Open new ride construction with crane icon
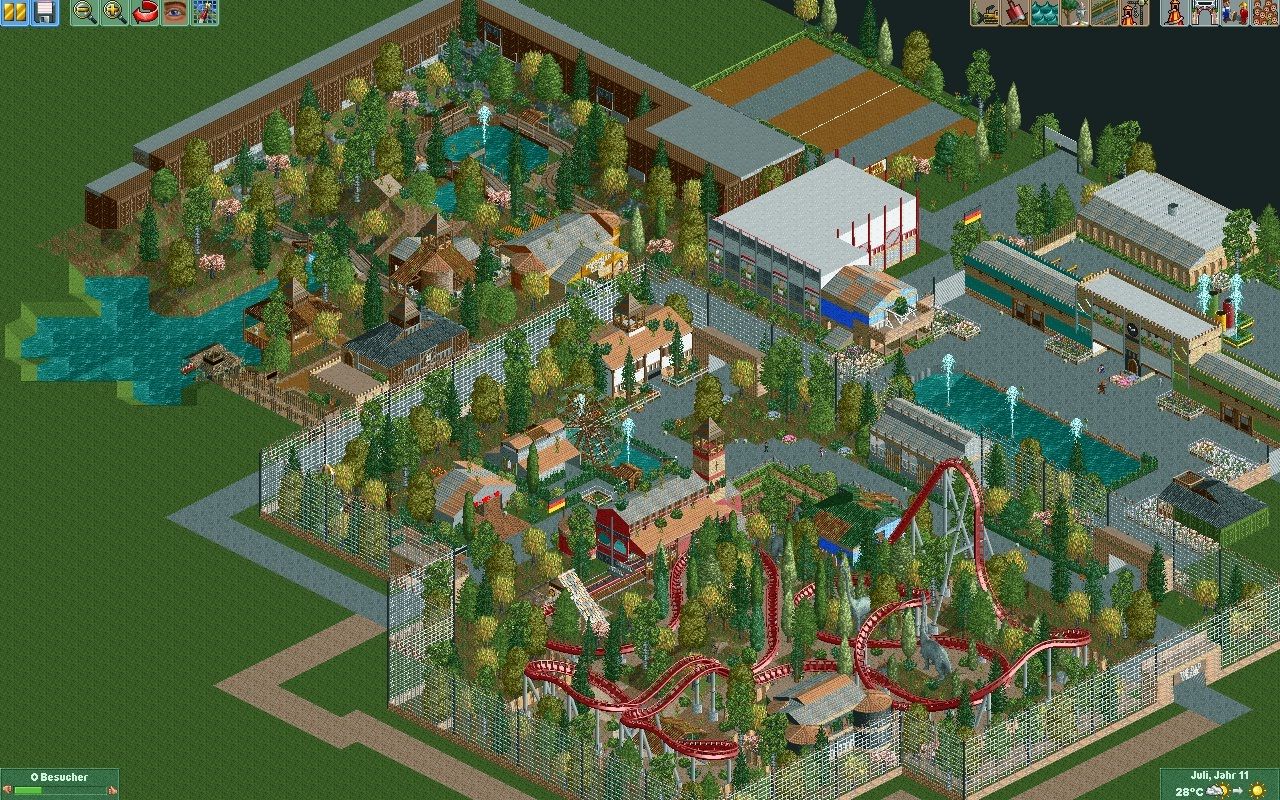Image resolution: width=1280 pixels, height=800 pixels. 1134,13
